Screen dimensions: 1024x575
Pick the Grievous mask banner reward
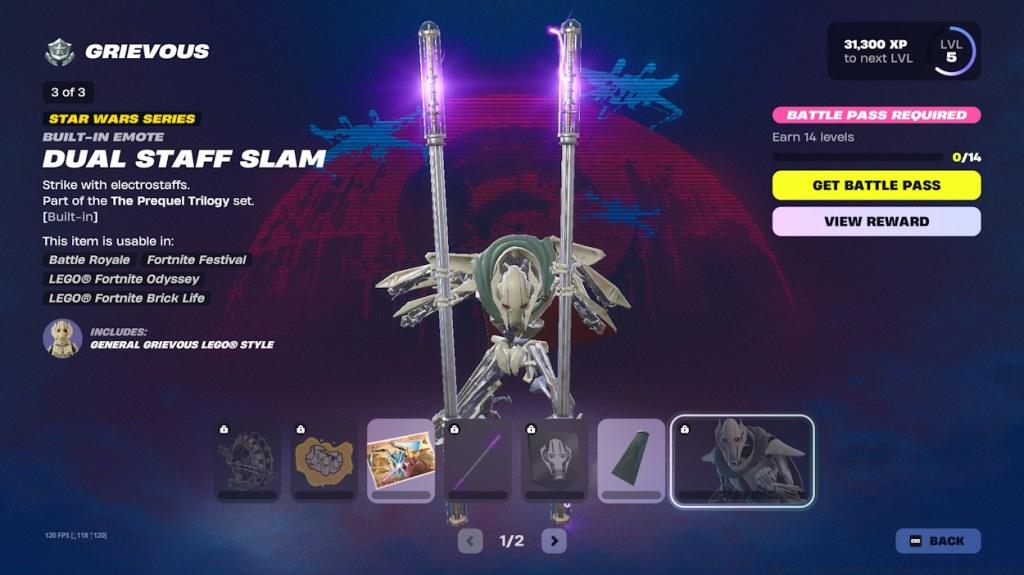pos(554,460)
